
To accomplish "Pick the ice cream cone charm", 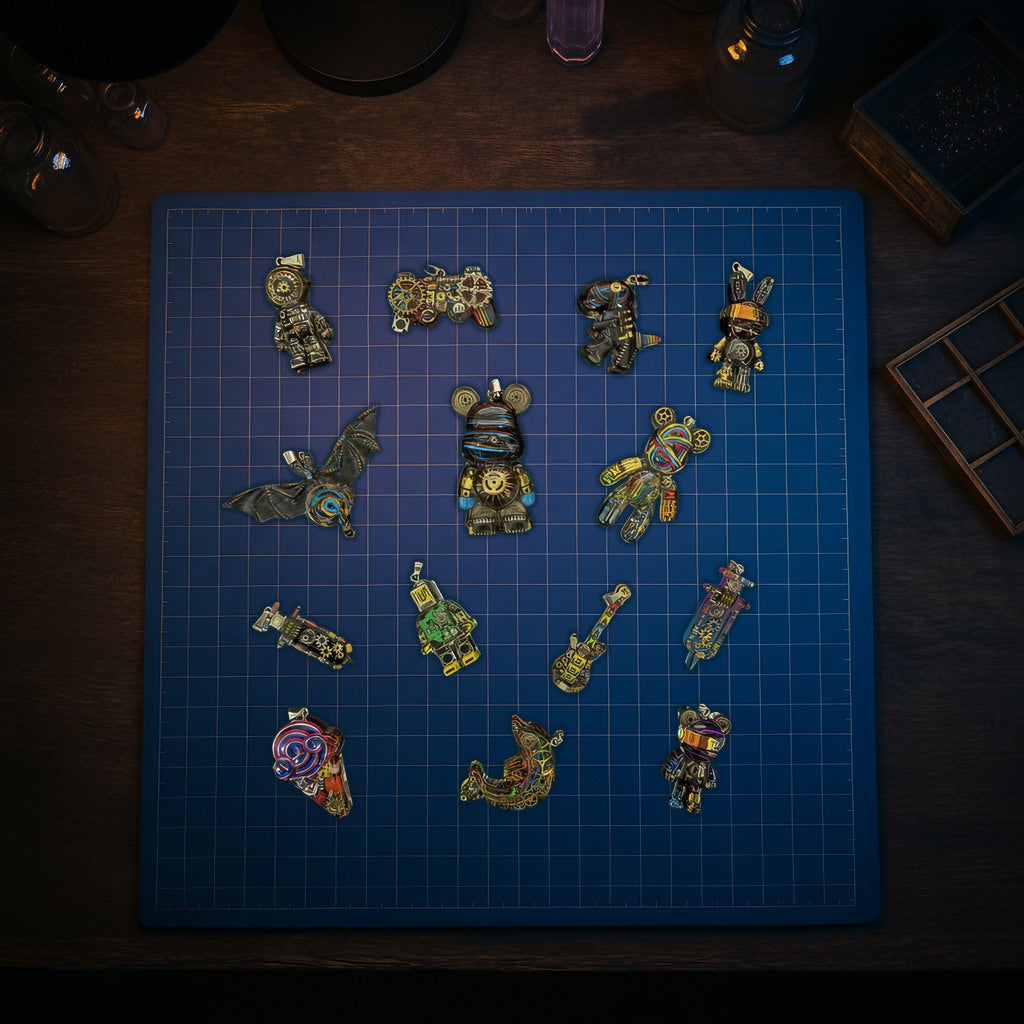I will [x=311, y=761].
